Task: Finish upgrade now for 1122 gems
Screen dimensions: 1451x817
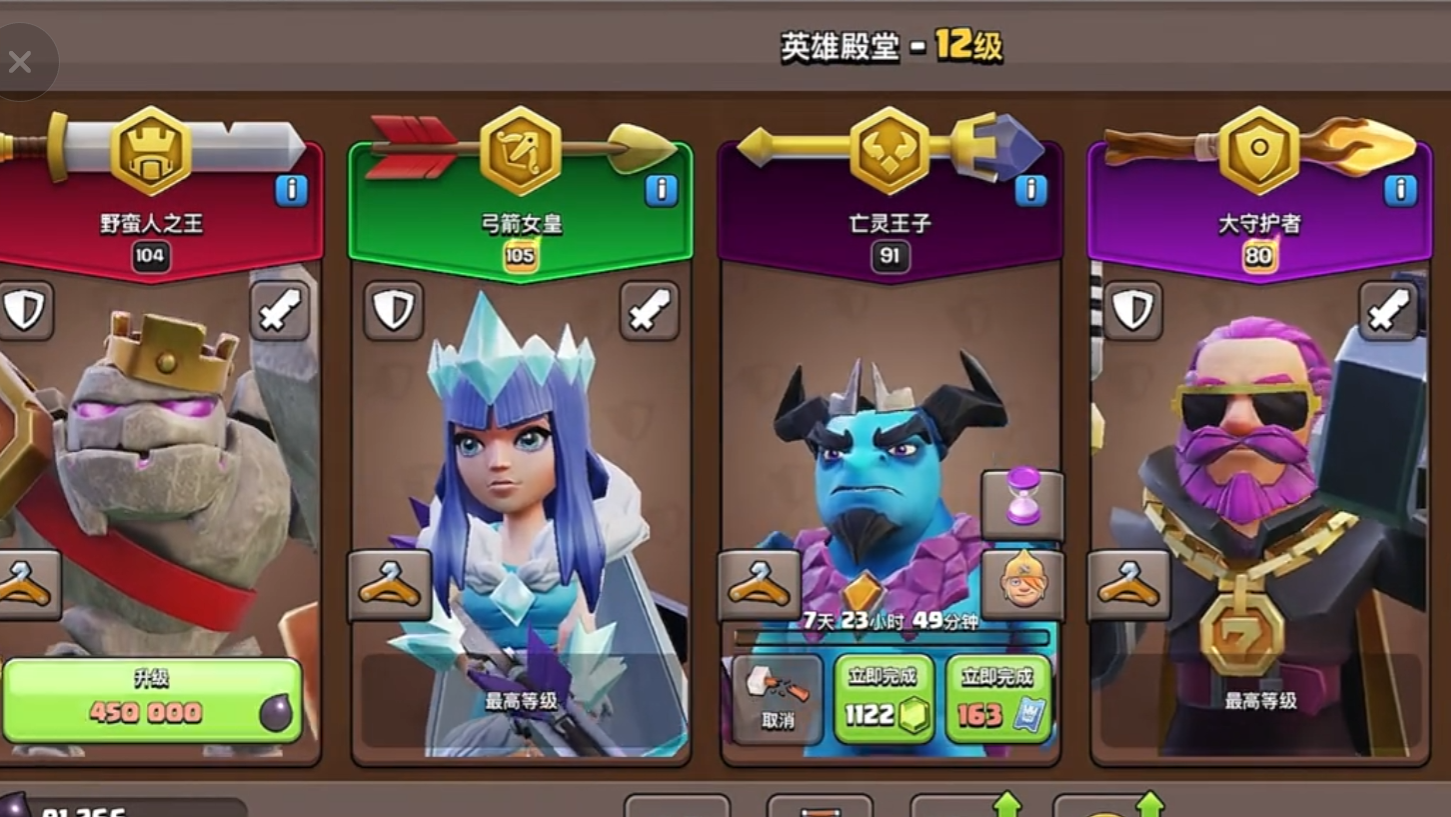Action: (884, 700)
